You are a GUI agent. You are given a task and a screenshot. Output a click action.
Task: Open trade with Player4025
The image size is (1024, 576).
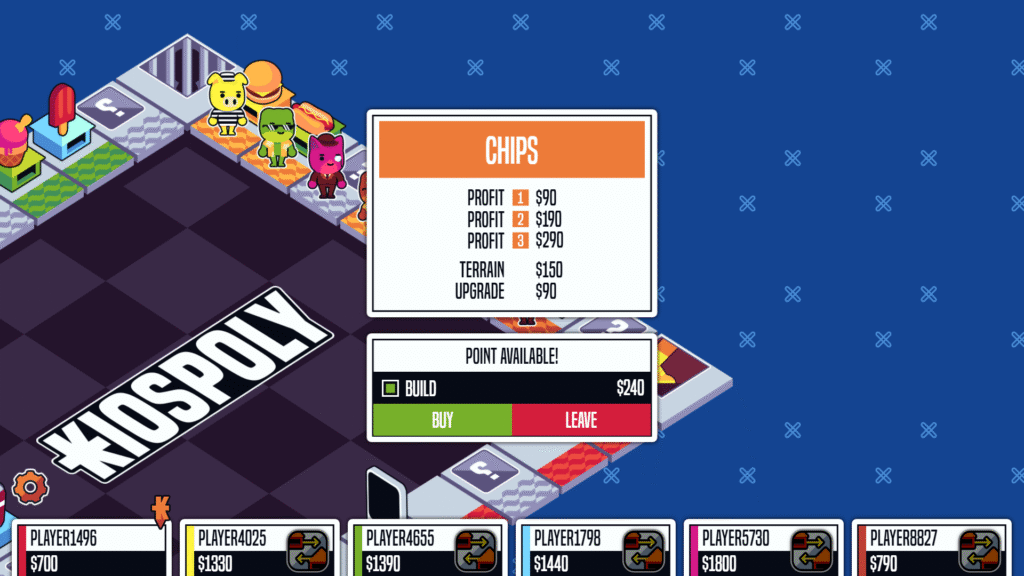coord(308,550)
